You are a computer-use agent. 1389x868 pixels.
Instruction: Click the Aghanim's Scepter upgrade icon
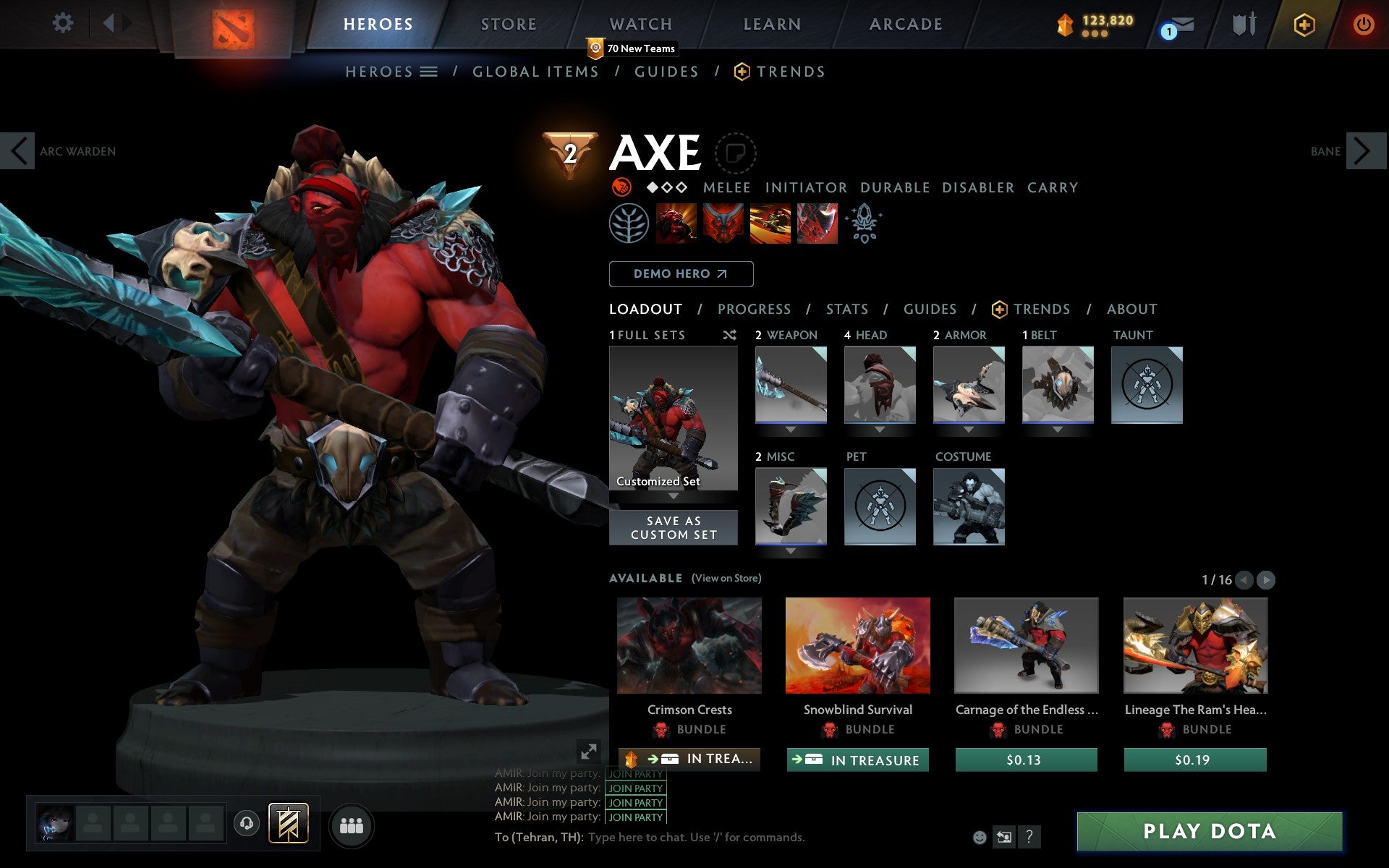[x=865, y=224]
